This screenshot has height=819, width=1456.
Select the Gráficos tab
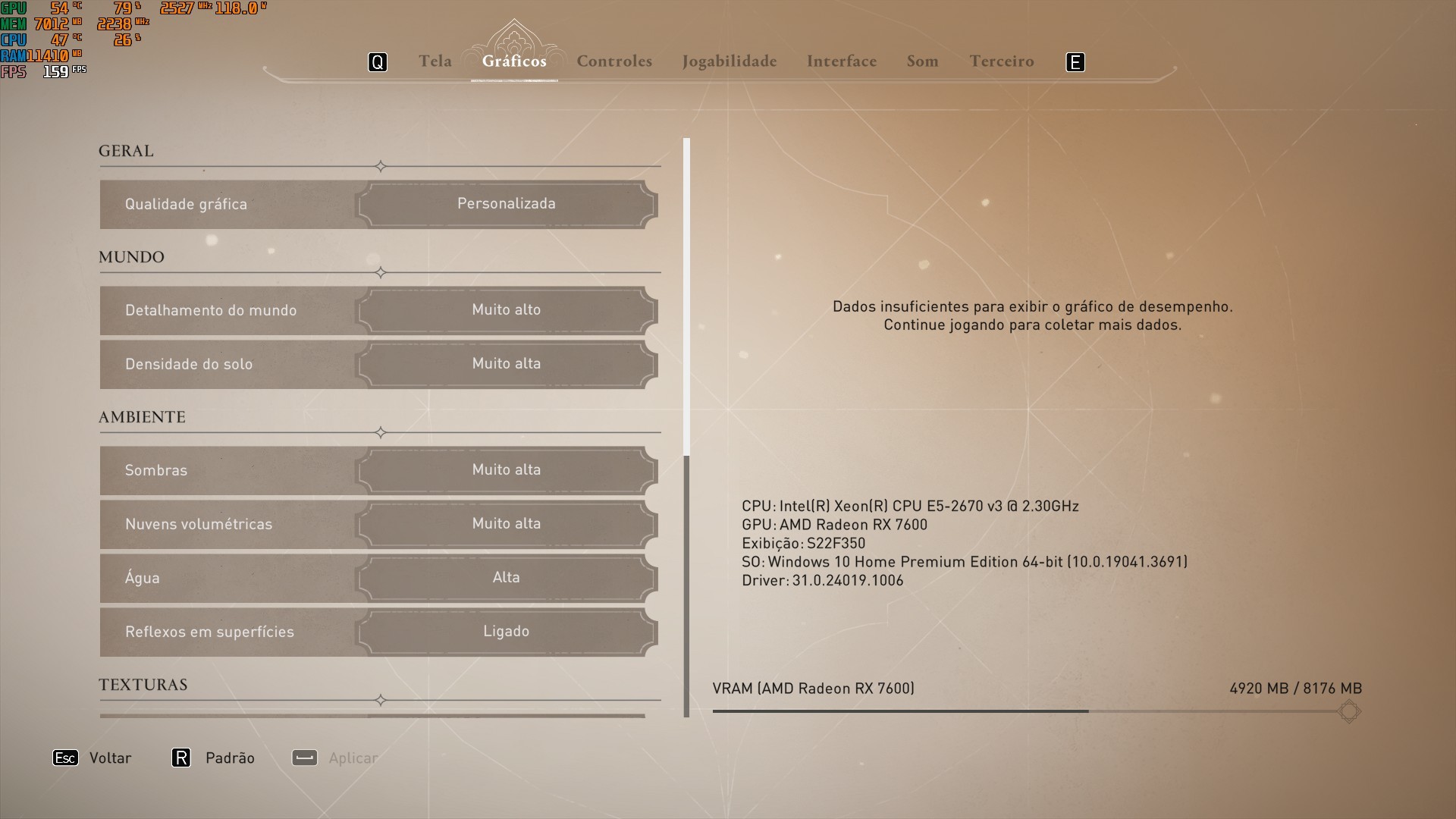(x=514, y=61)
